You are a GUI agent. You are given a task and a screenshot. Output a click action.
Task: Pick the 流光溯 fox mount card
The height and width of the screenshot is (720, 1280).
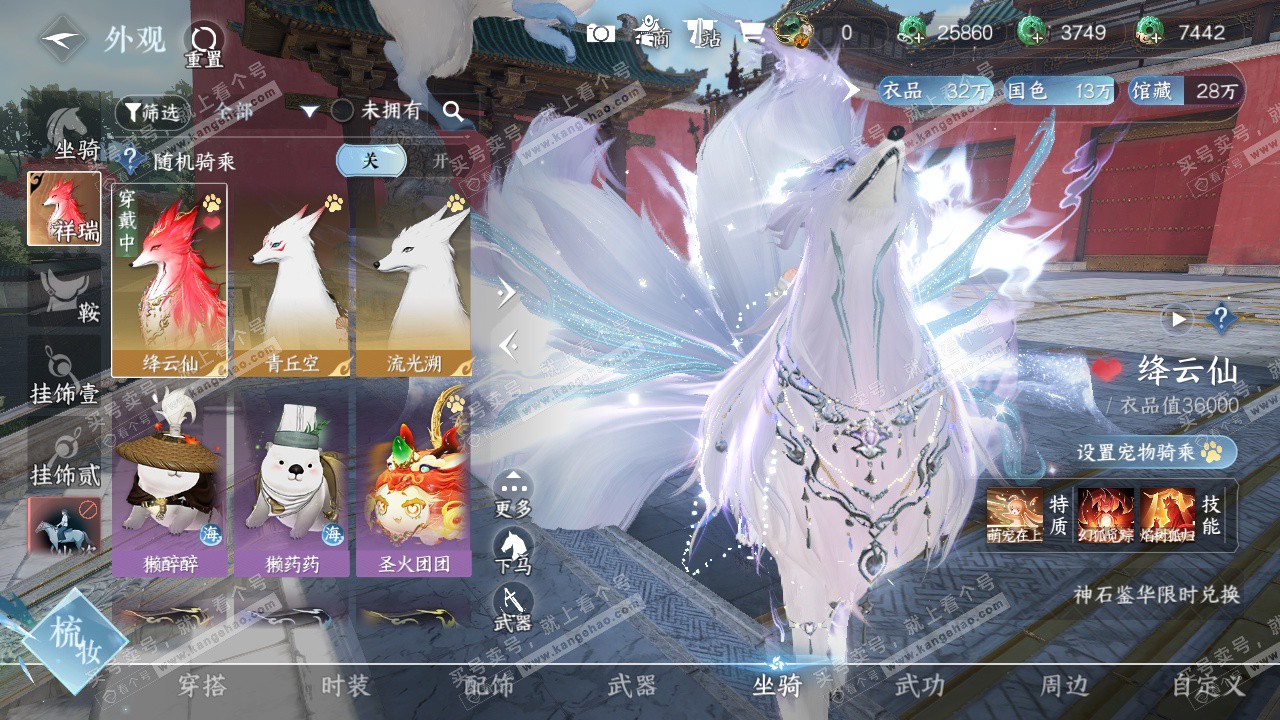click(x=413, y=280)
